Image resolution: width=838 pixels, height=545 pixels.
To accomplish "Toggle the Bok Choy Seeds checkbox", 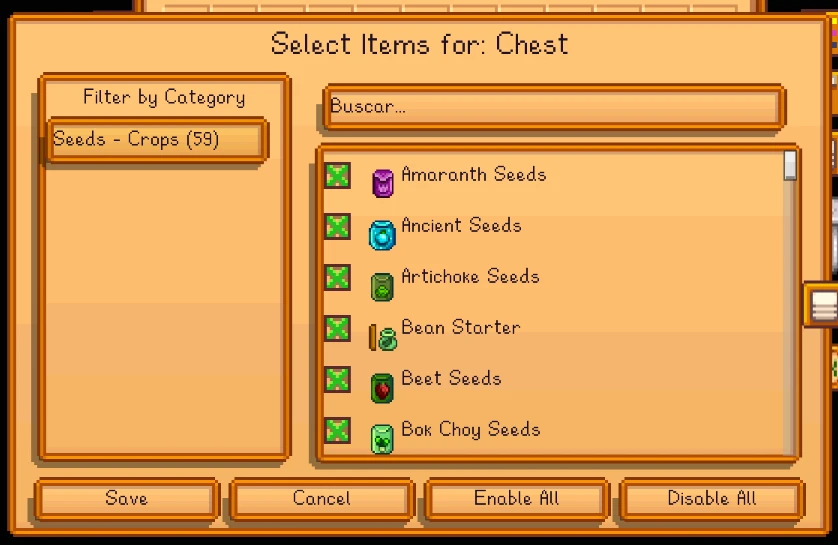I will (x=338, y=431).
